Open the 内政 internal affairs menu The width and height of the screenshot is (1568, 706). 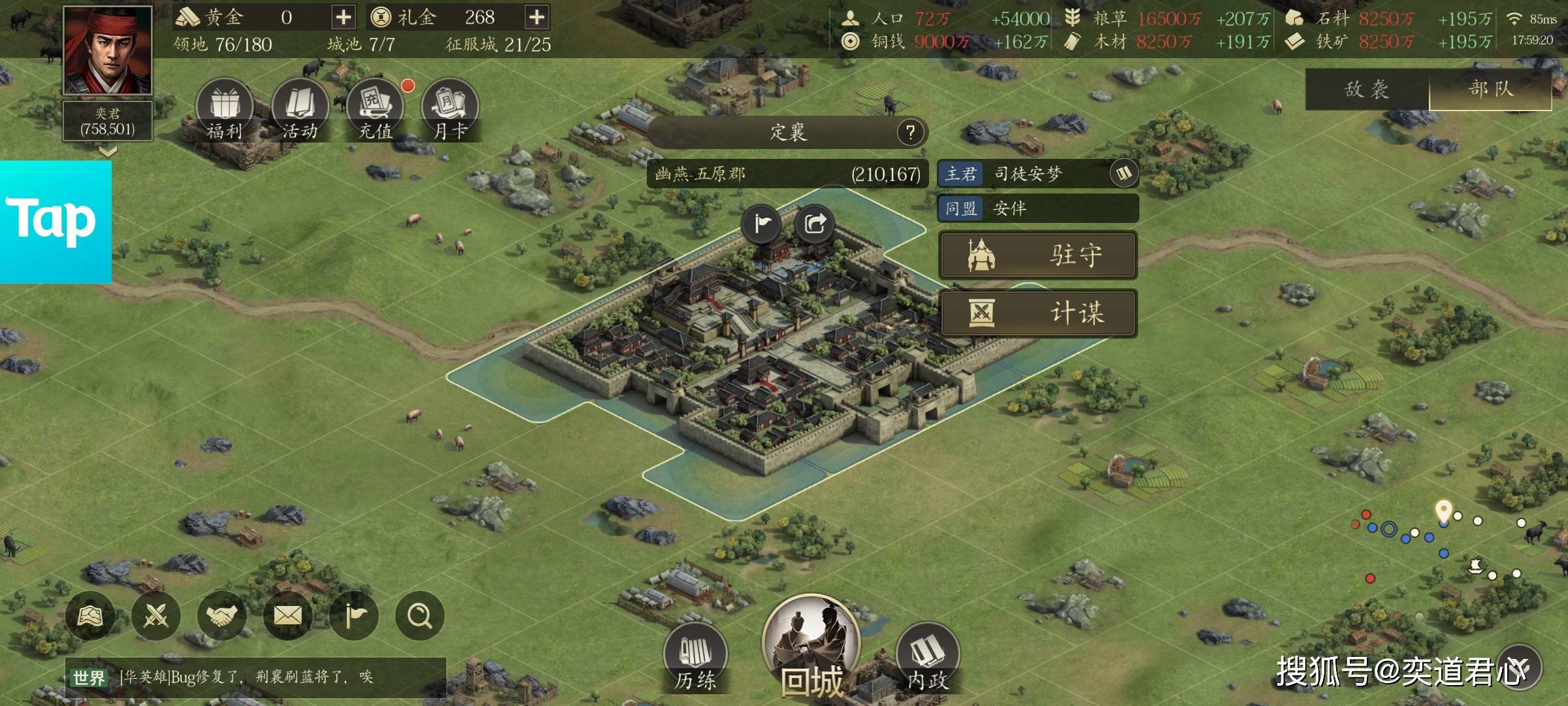point(928,657)
